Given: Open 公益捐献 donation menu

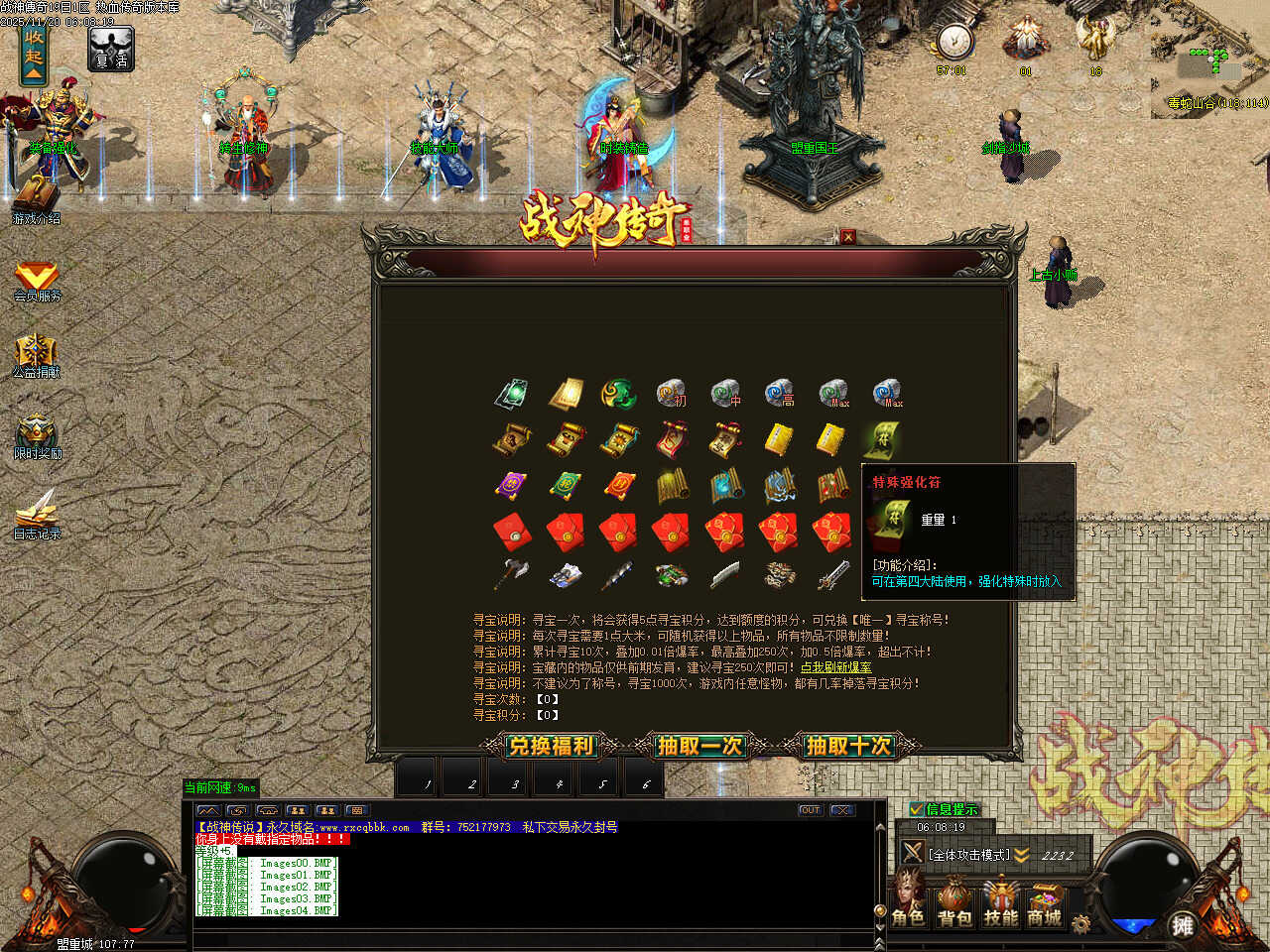Looking at the screenshot, I should [37, 356].
